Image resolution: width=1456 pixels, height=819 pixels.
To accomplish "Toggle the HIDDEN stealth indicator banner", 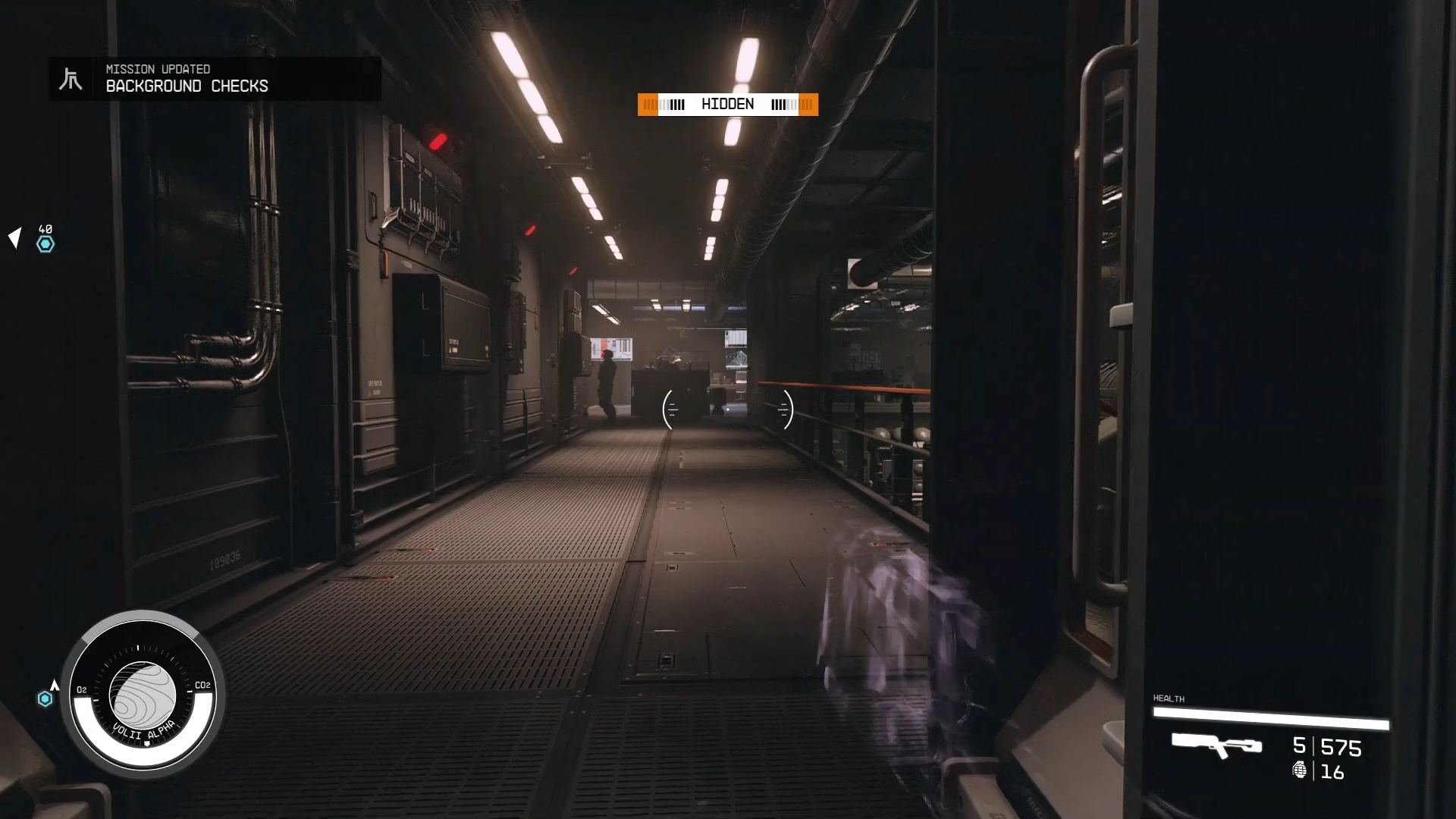I will 727,104.
